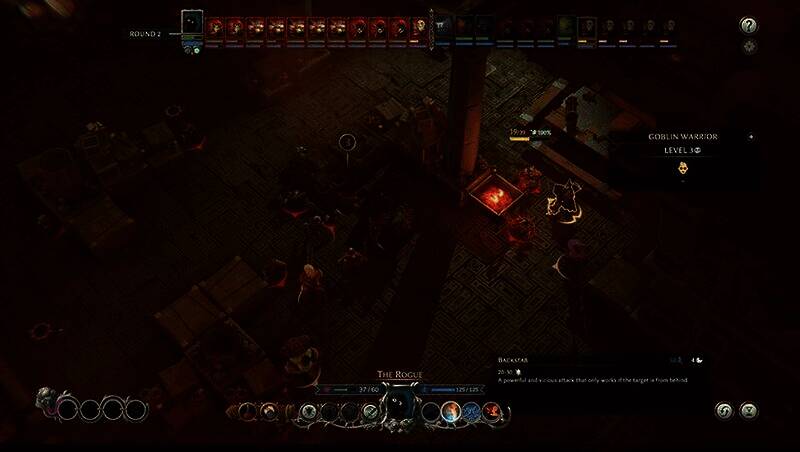
Task: Click the hourglass button in the bottom-right corner
Action: click(746, 410)
